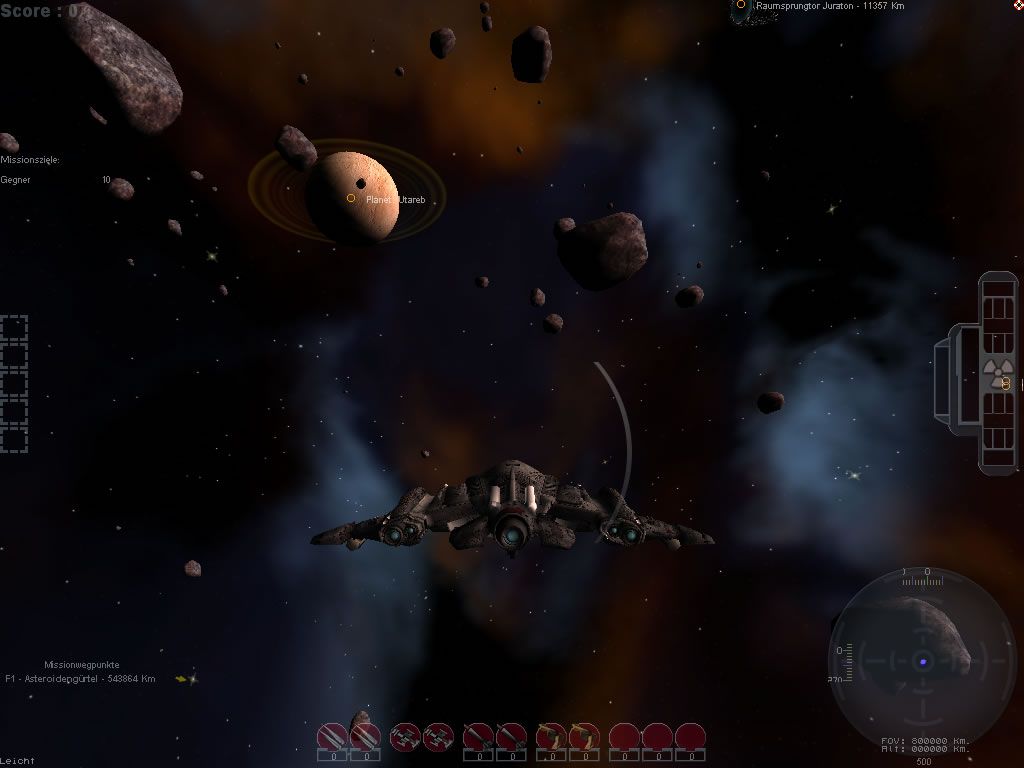This screenshot has height=768, width=1024.
Task: Target the Planet Utareb marker label
Action: 395,200
